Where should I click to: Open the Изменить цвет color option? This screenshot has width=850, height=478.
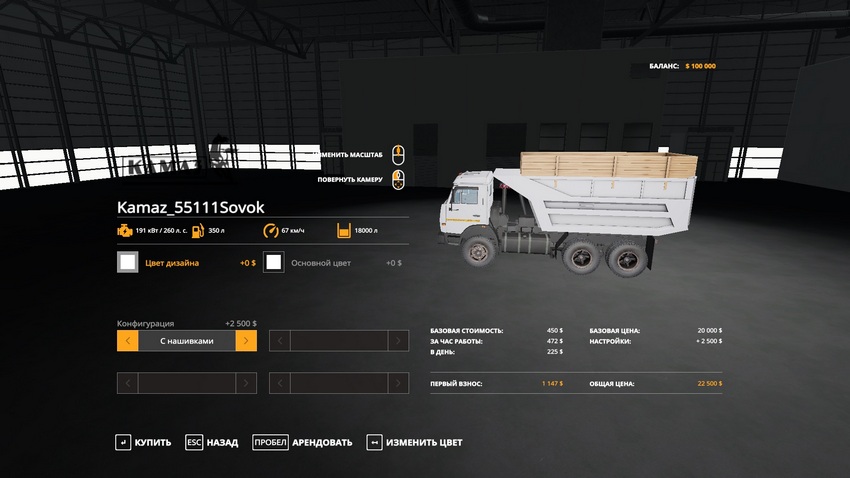click(x=414, y=442)
